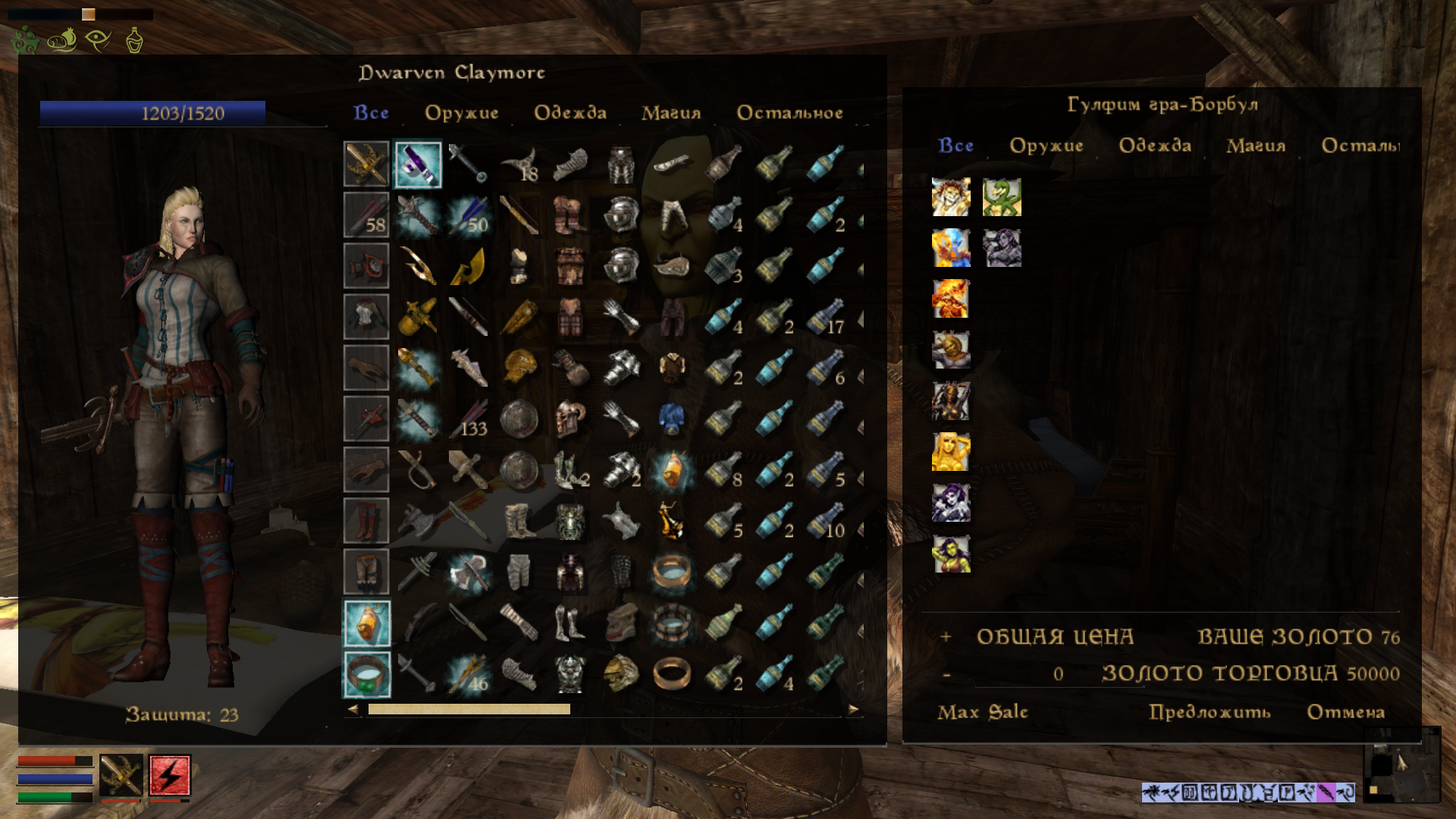Click the red lightning bolt spell icon

[170, 775]
